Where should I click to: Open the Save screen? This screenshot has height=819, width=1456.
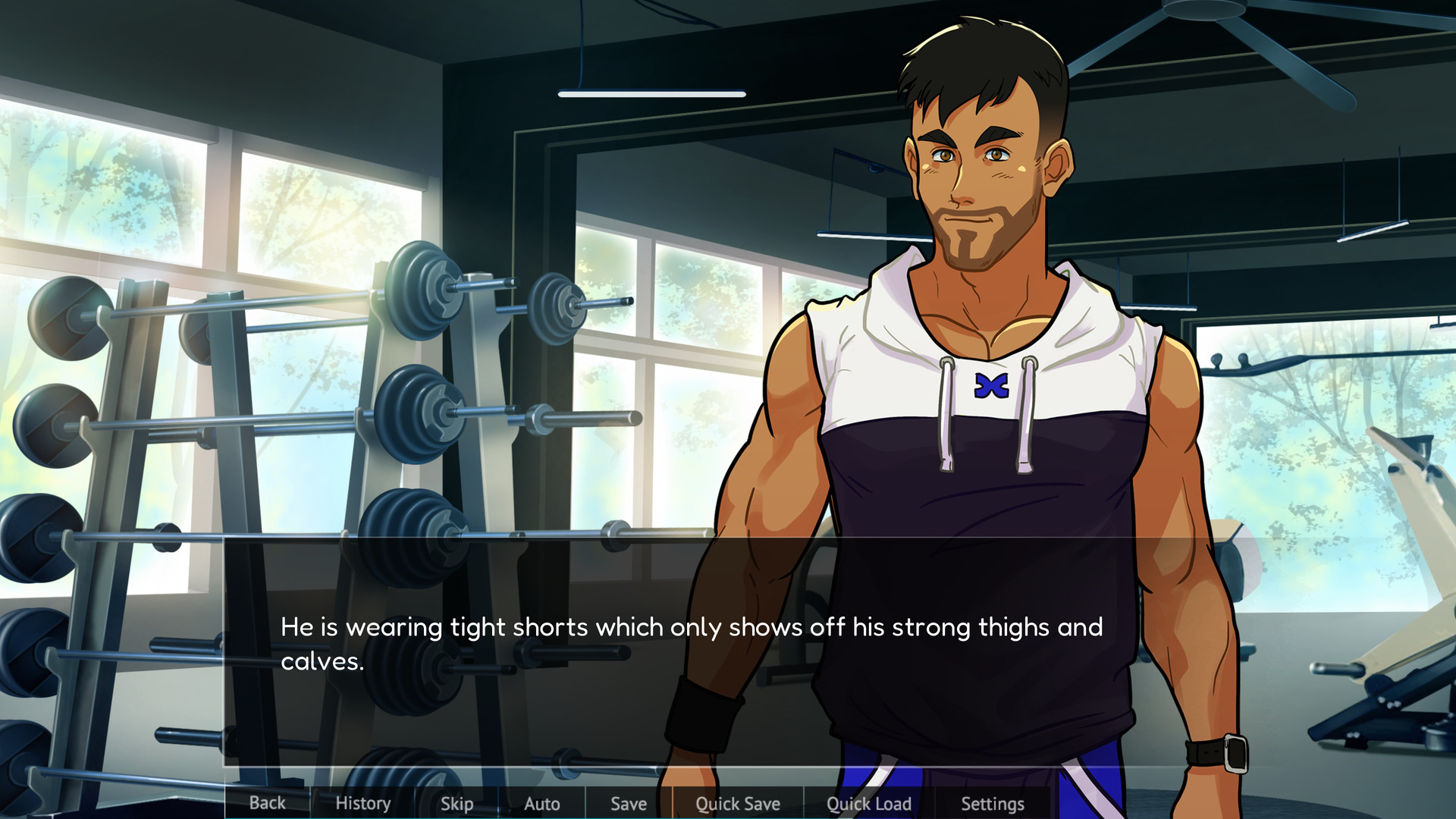[628, 803]
